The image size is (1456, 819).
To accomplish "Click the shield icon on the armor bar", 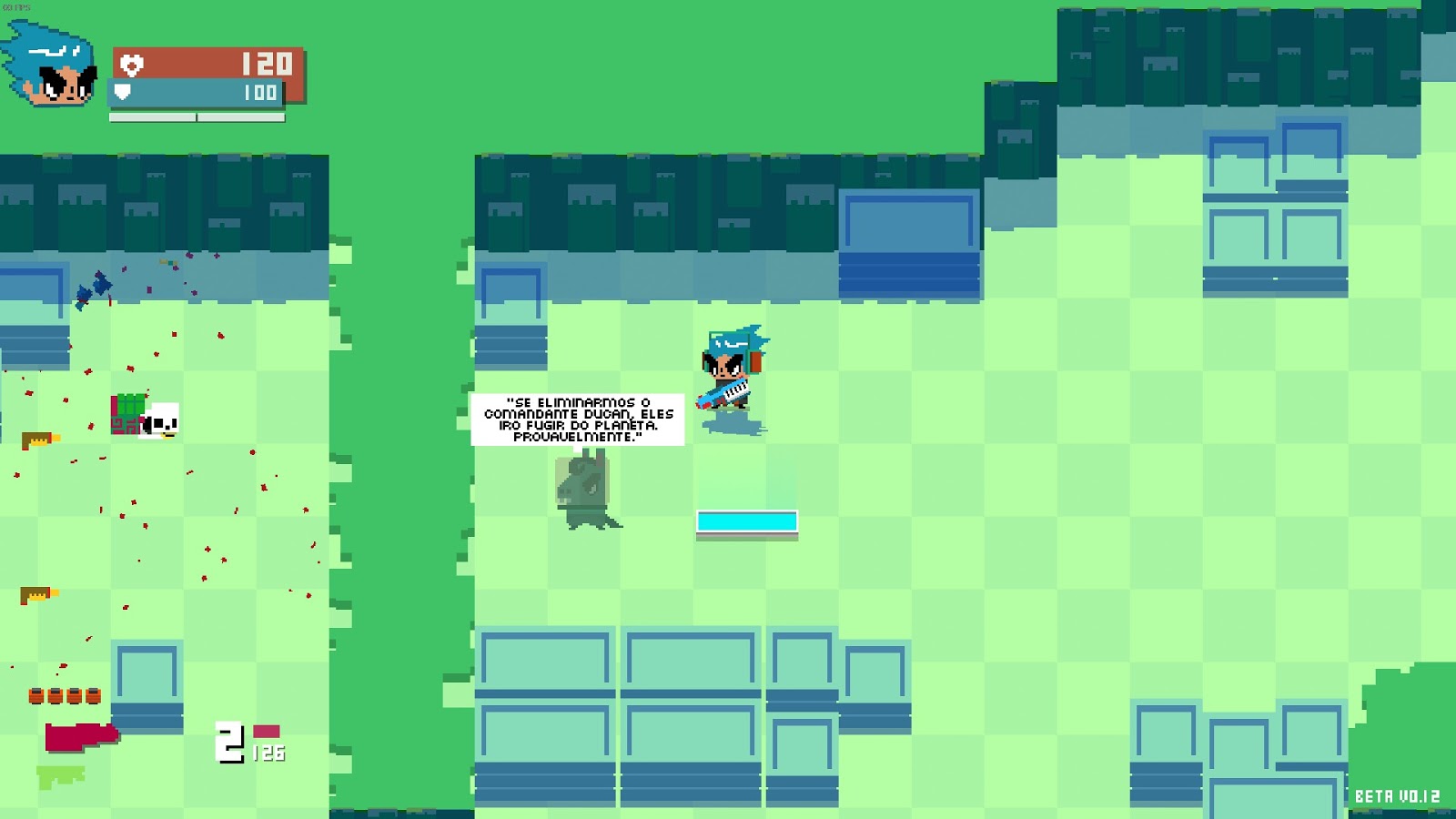I will click(122, 91).
